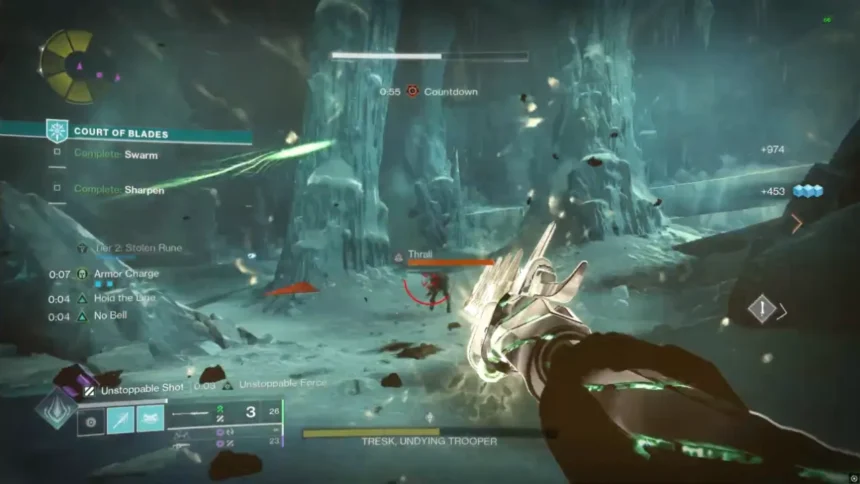Activate the class ability icon
Screen dimensions: 860x484
click(150, 419)
